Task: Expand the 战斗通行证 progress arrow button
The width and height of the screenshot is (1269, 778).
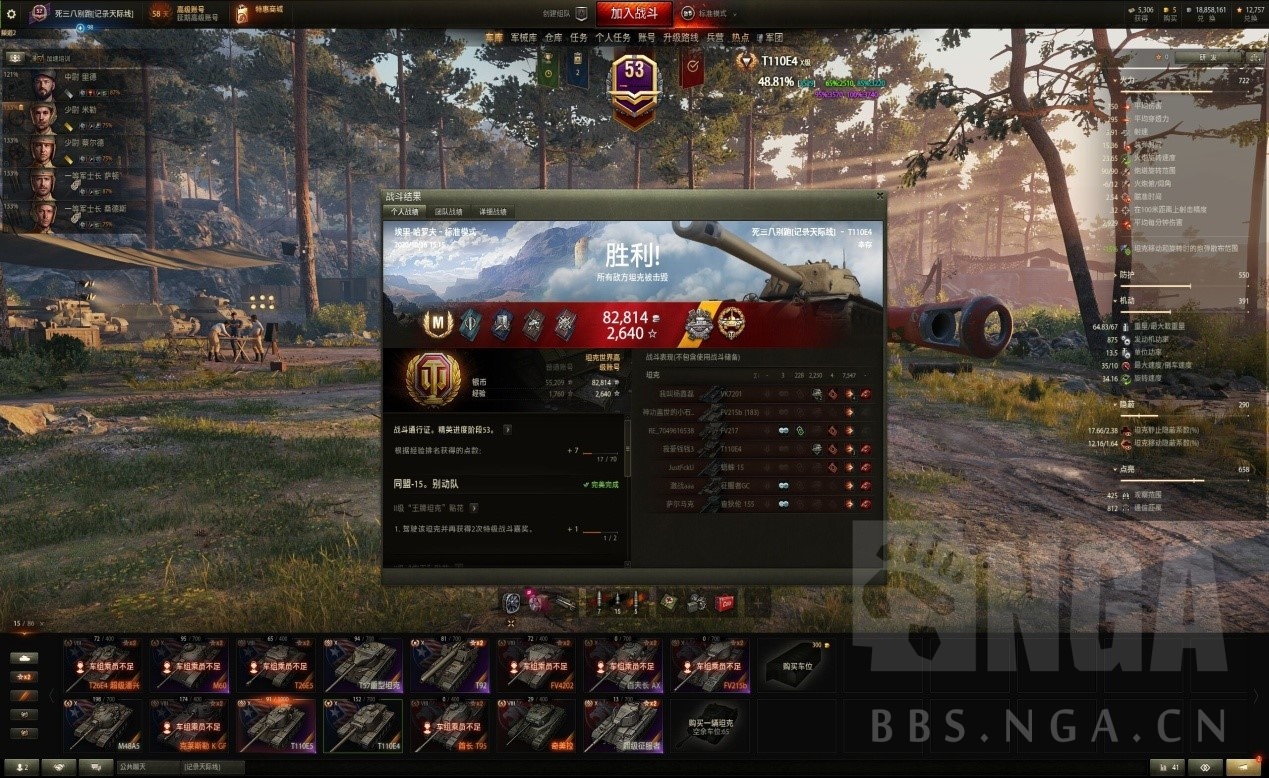Action: (x=507, y=429)
